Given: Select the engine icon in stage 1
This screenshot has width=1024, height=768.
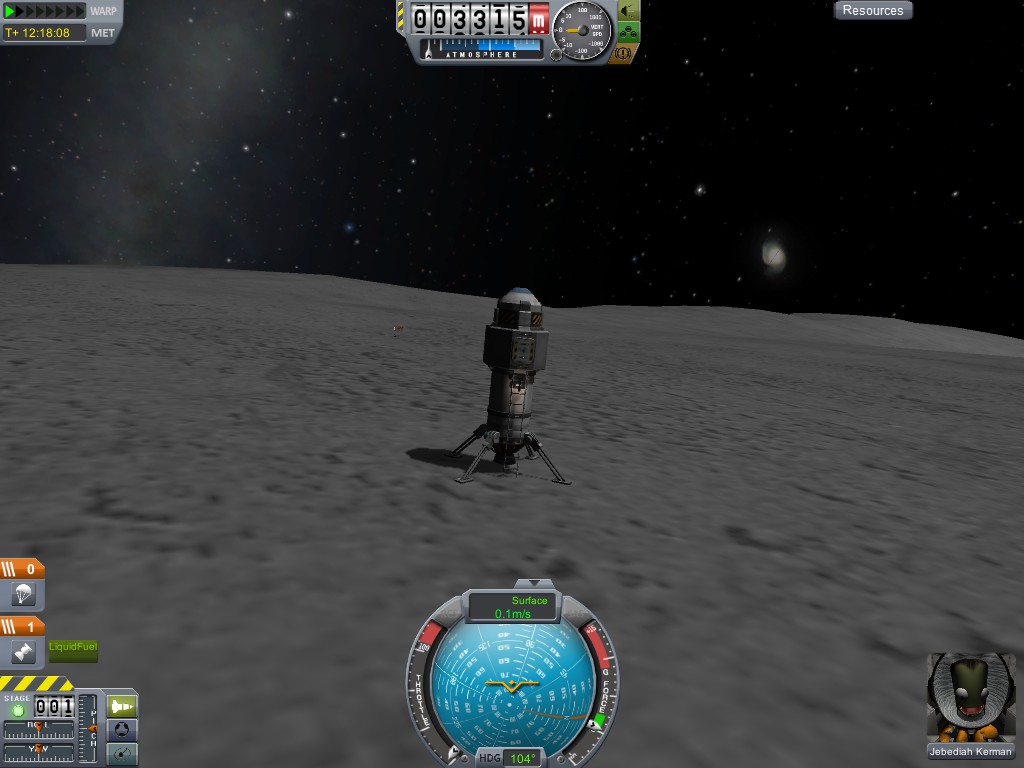Looking at the screenshot, I should (x=22, y=652).
